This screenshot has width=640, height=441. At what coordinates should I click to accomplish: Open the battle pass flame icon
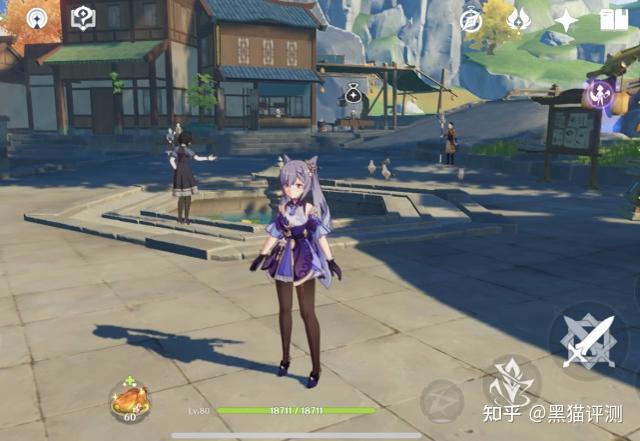coord(518,19)
